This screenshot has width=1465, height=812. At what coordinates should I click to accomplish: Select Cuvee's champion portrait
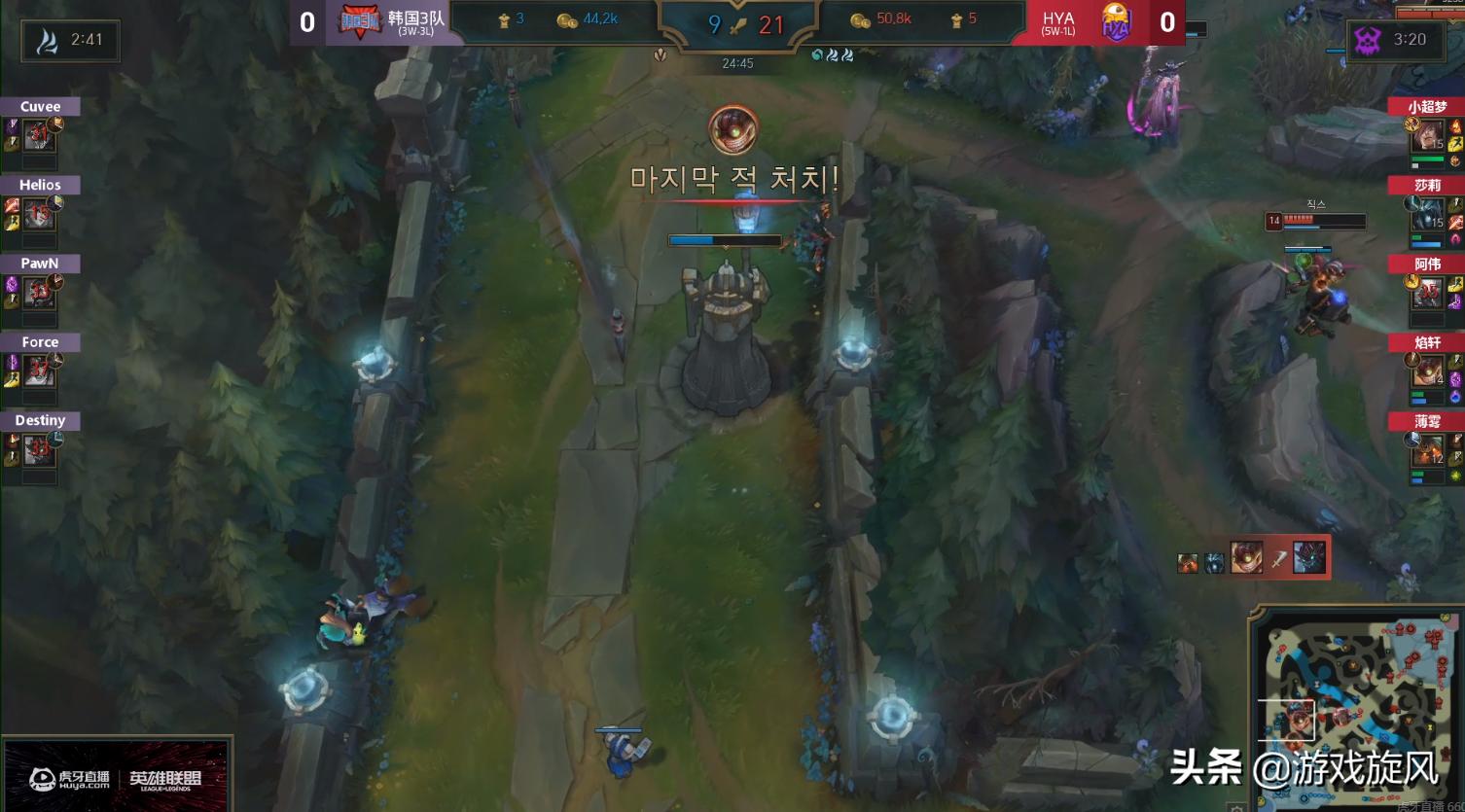(37, 136)
